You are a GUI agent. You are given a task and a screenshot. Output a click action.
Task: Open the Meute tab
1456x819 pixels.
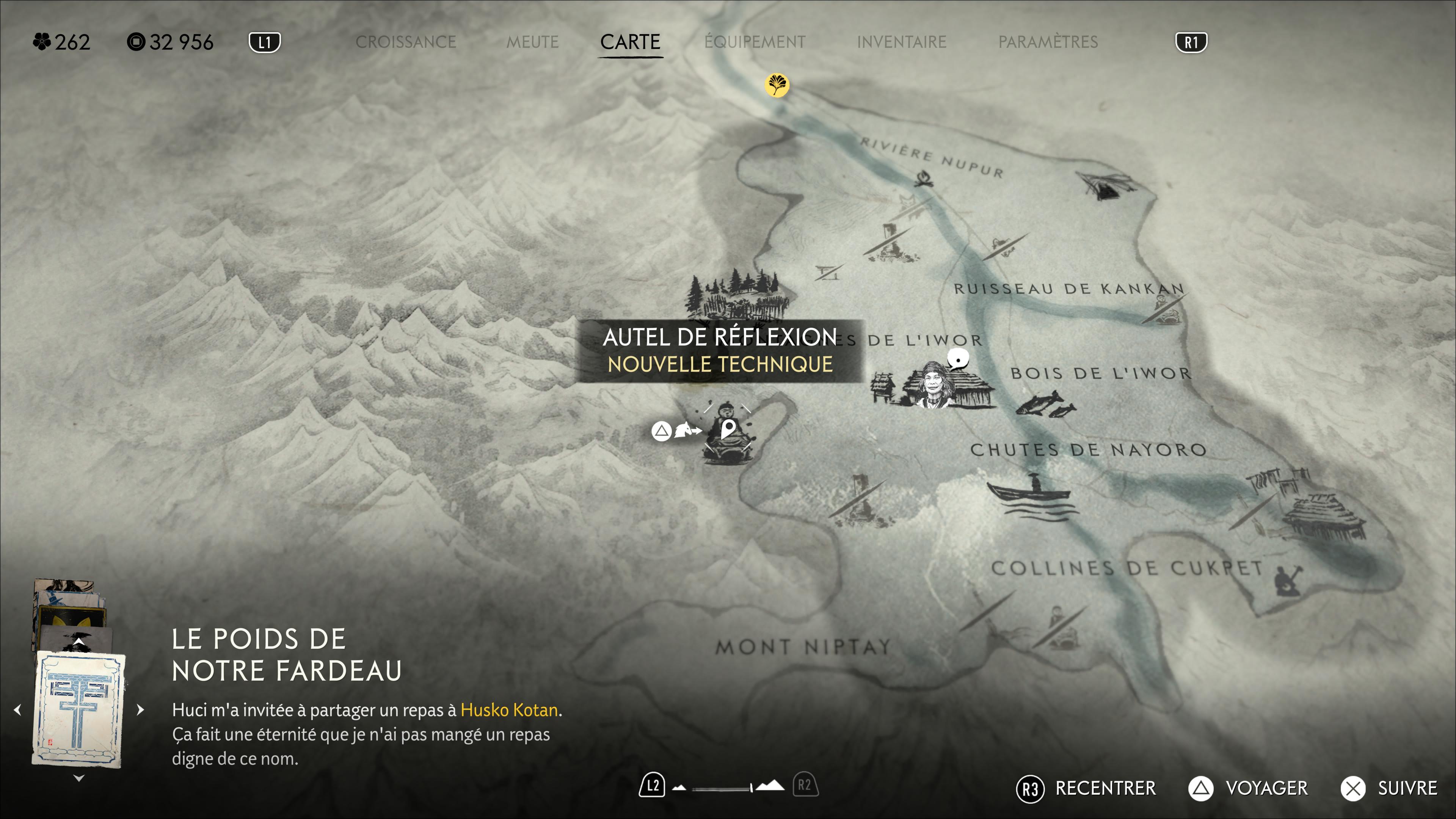(x=532, y=42)
